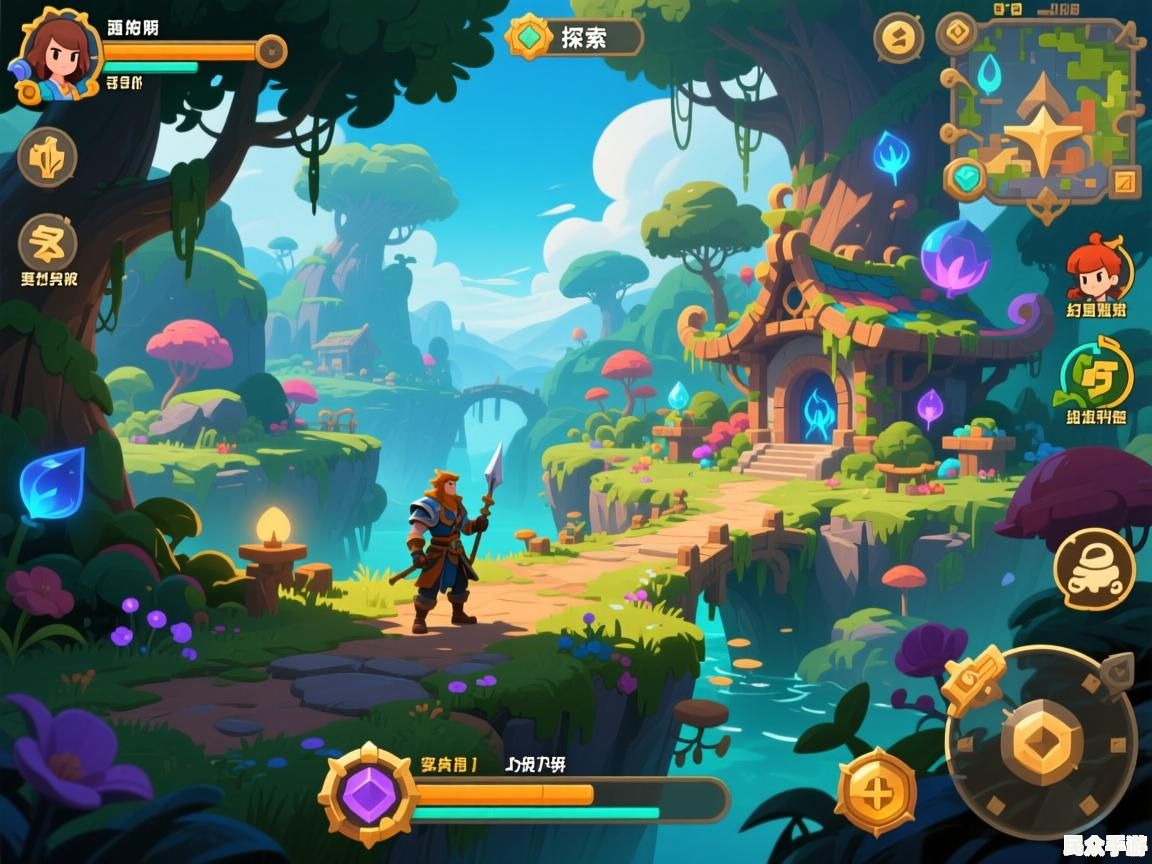This screenshot has height=864, width=1152.
Task: Open the 探索 exploration button
Action: [x=575, y=38]
